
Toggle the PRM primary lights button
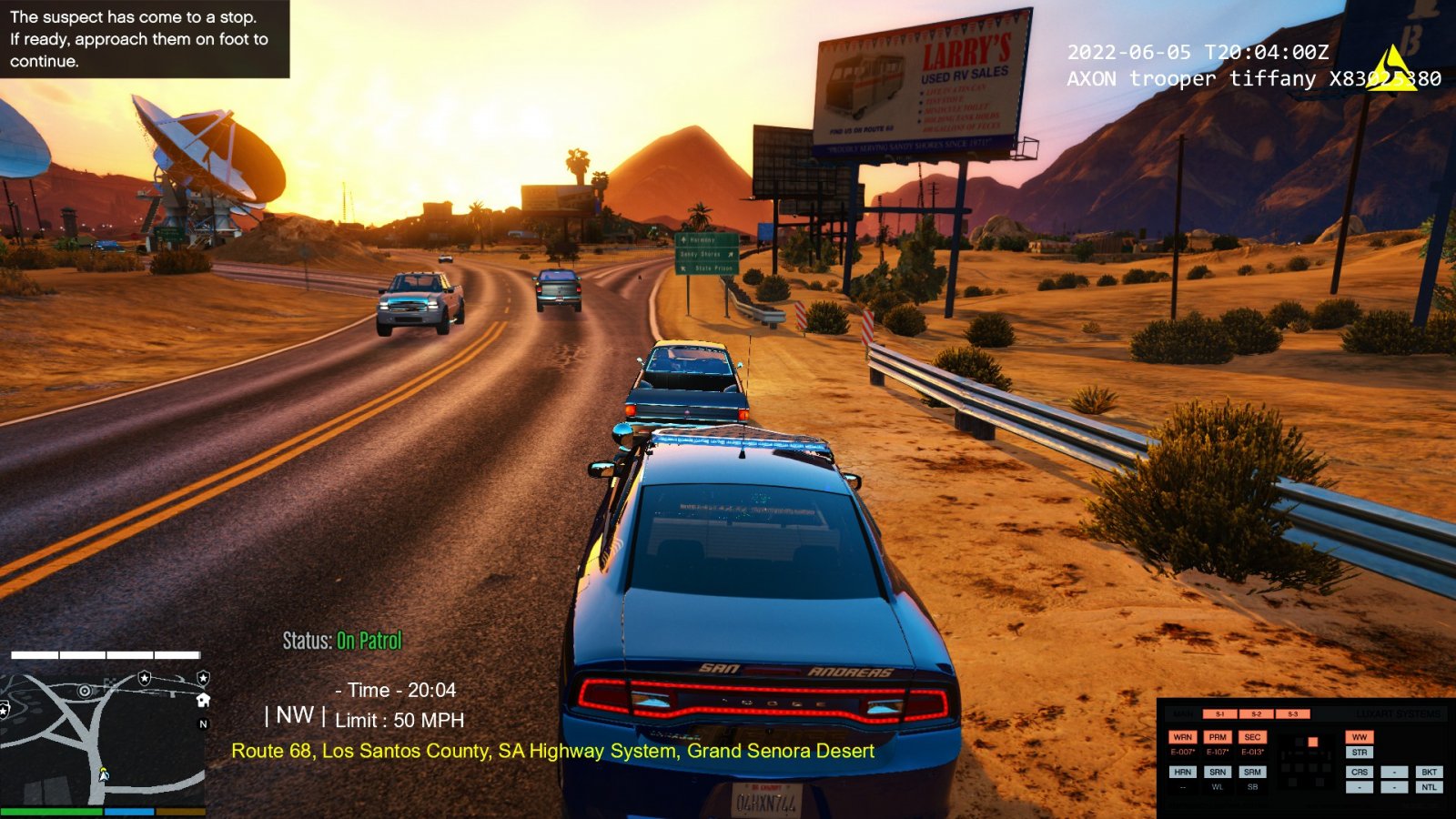[1218, 737]
